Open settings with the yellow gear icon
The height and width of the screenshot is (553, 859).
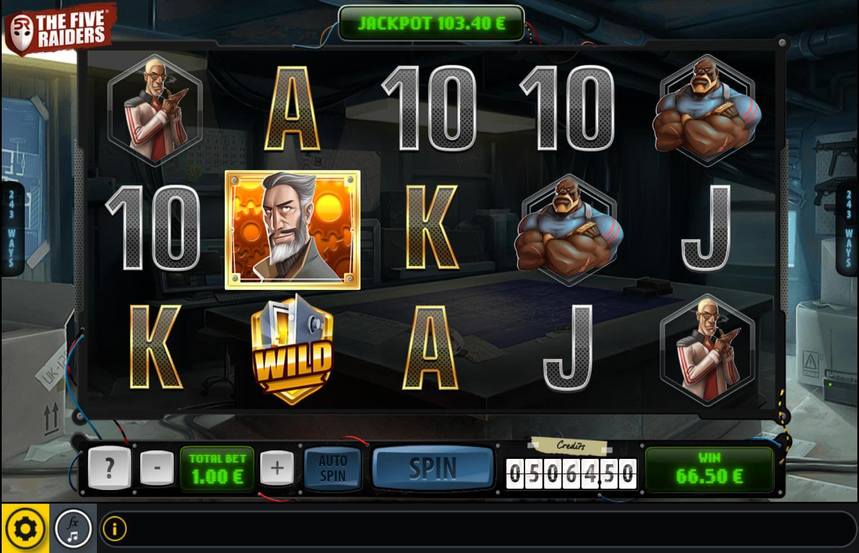(23, 528)
